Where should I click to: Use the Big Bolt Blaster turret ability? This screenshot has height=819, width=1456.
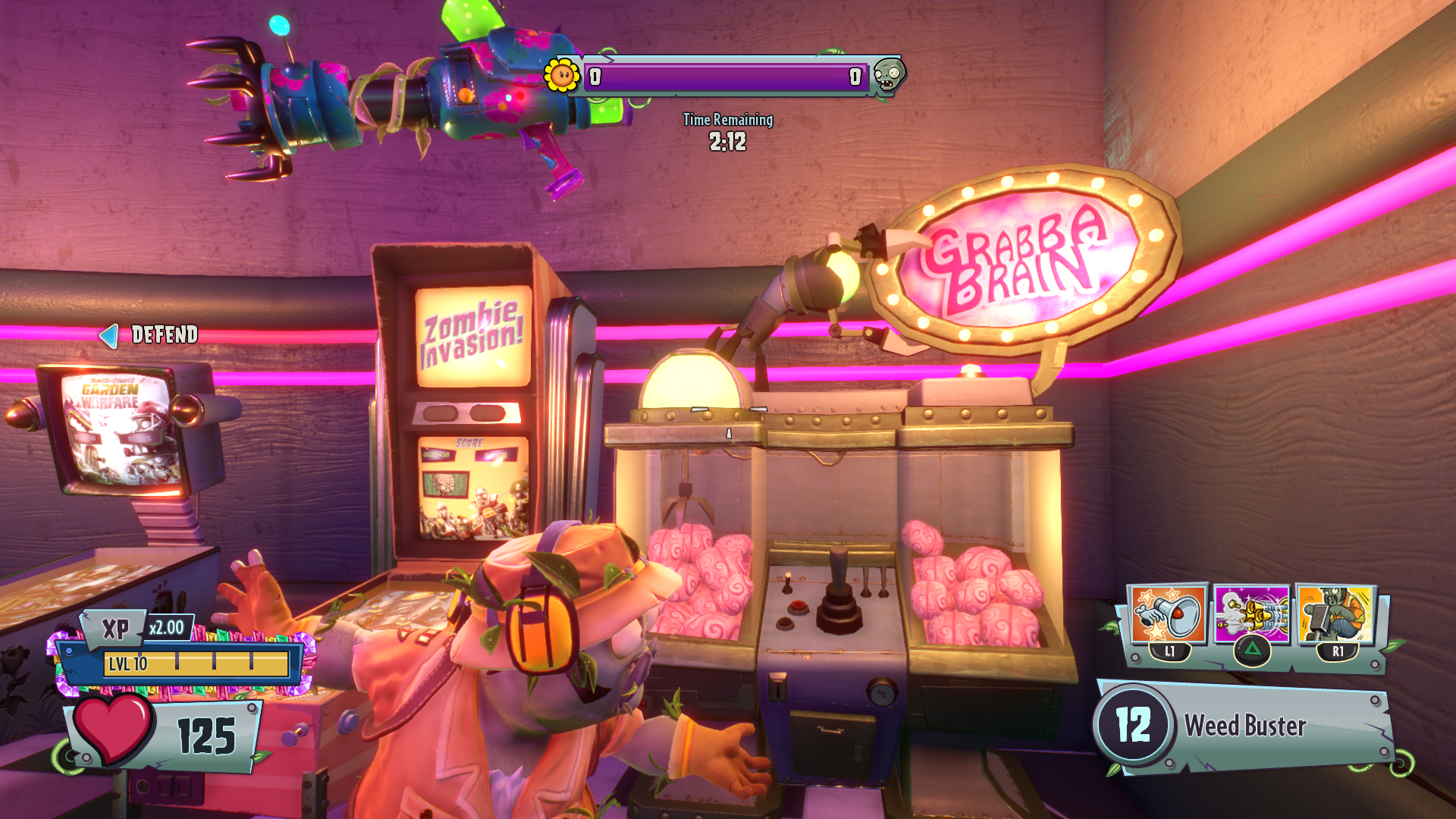[x=1251, y=614]
